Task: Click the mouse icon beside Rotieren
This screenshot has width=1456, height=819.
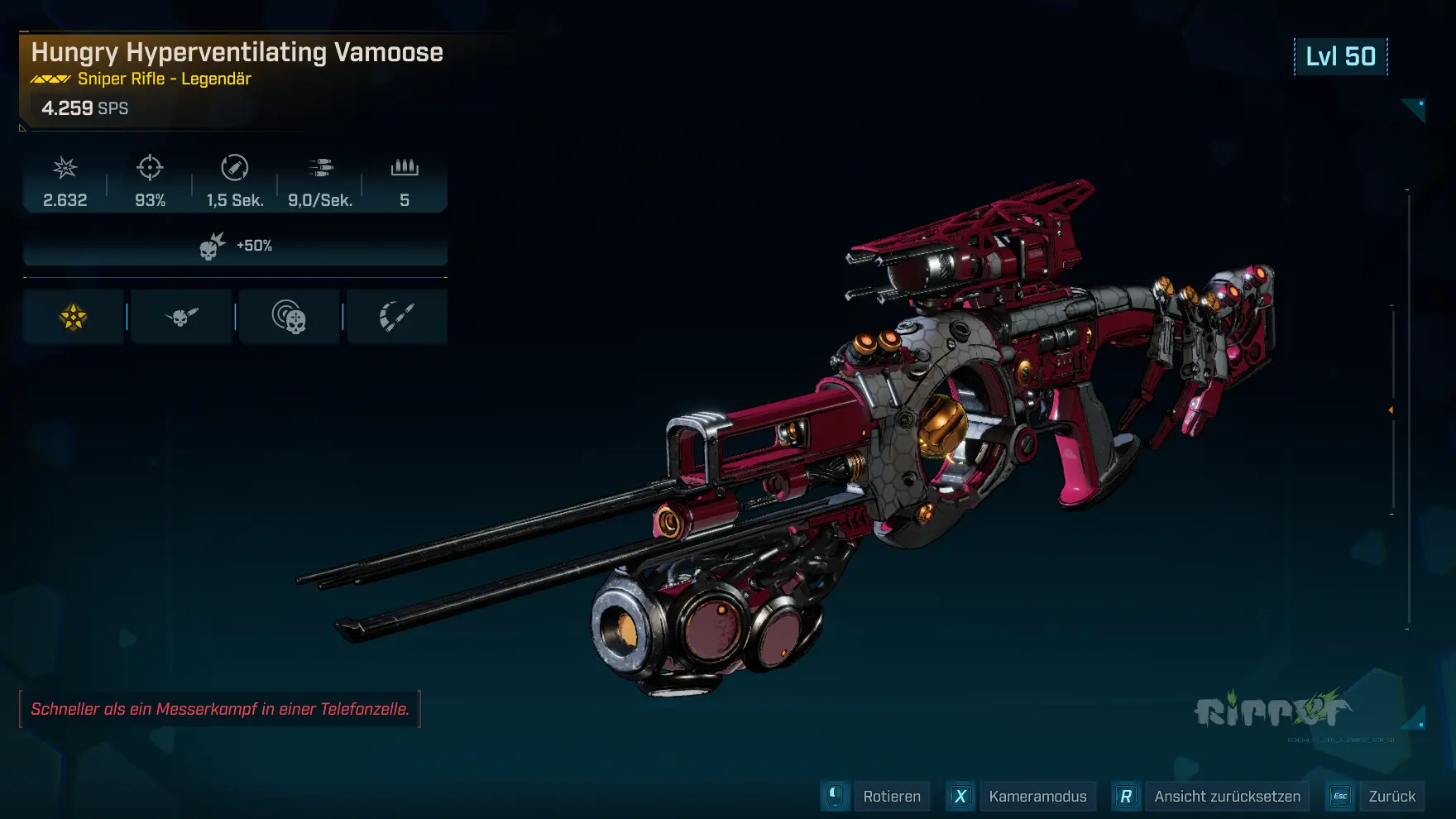Action: 835,796
